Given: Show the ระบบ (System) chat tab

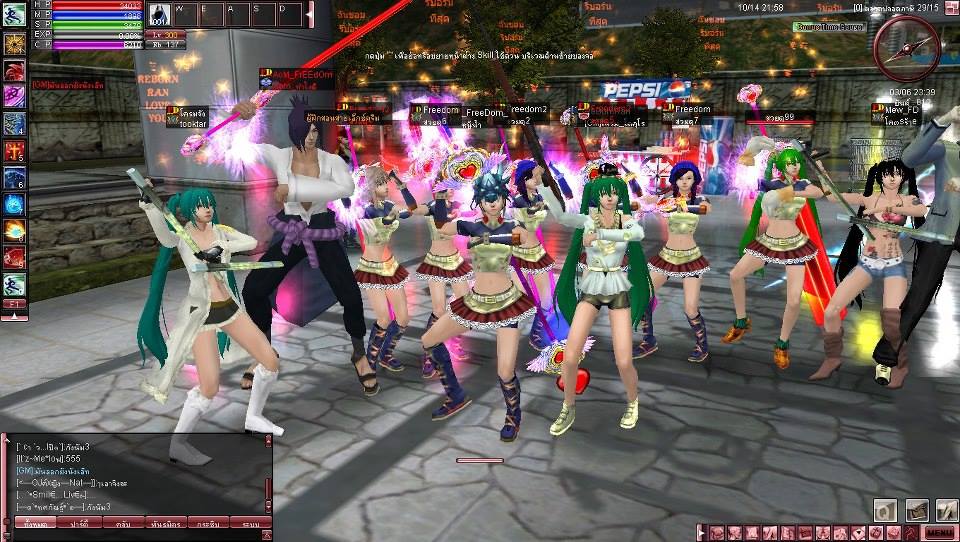Looking at the screenshot, I should click(250, 522).
